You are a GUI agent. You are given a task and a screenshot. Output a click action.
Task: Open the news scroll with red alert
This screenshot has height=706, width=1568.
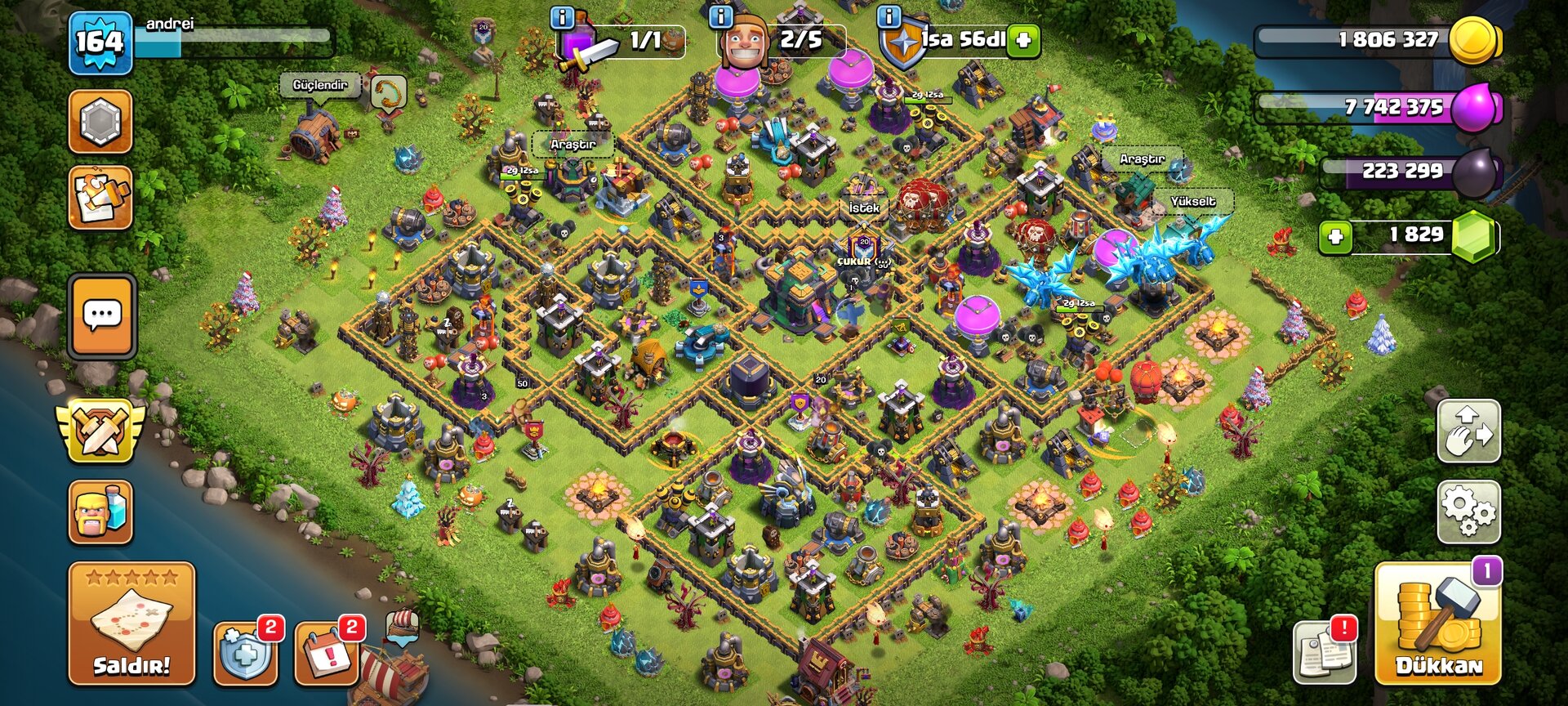[1325, 653]
